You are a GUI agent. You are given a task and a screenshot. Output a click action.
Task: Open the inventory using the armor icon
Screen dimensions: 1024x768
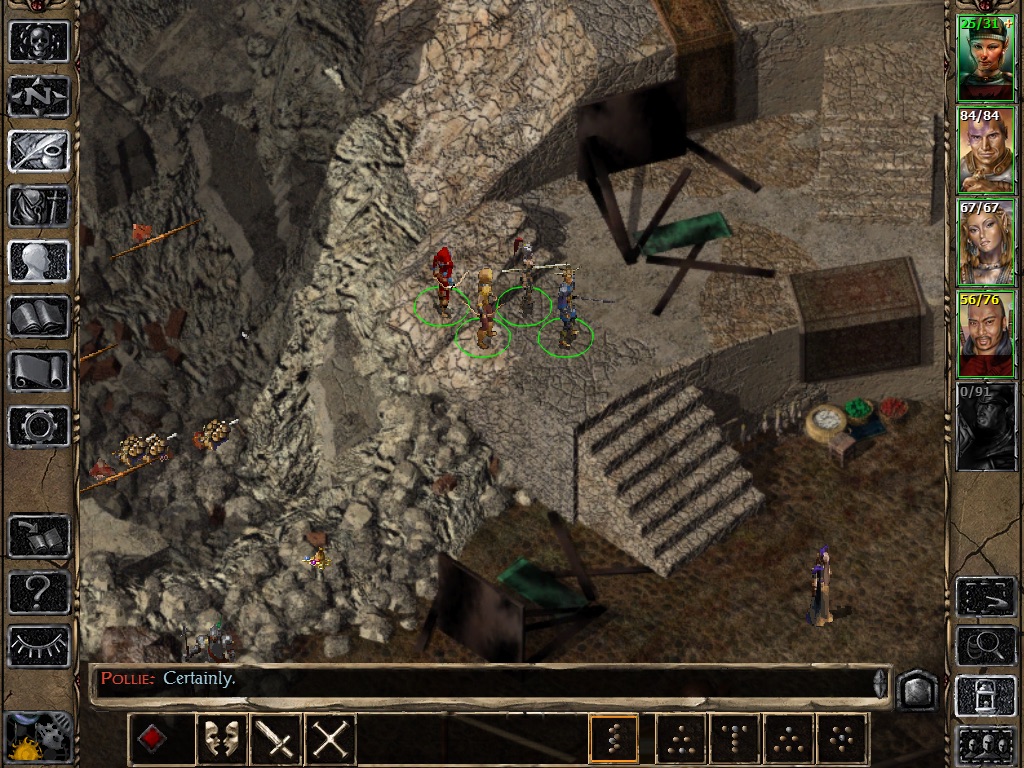tap(39, 207)
